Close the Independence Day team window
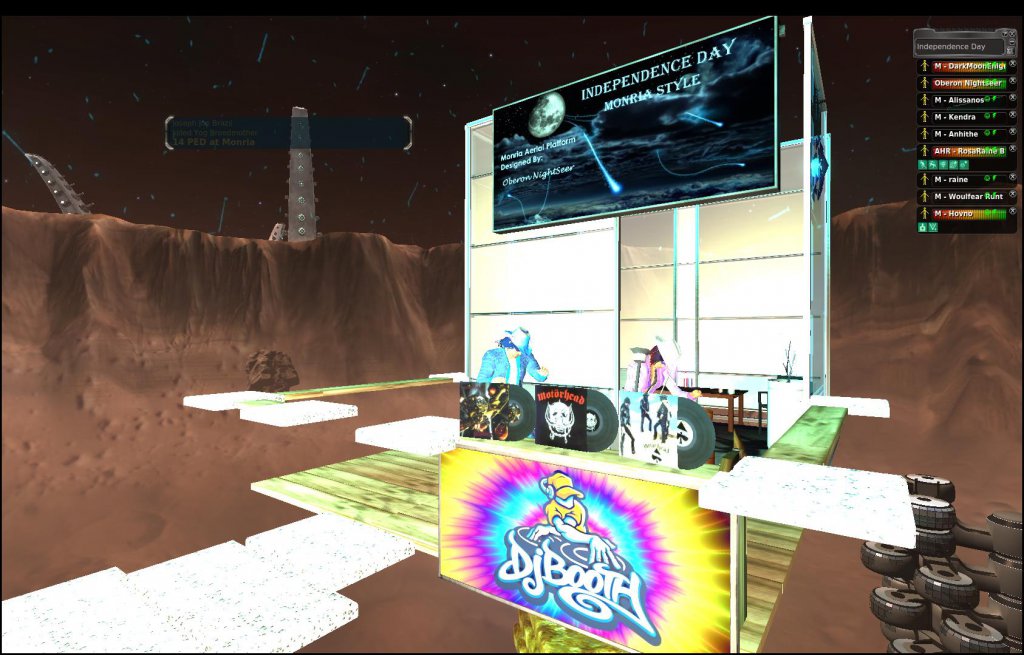Screen dimensions: 1024x655 point(1014,35)
